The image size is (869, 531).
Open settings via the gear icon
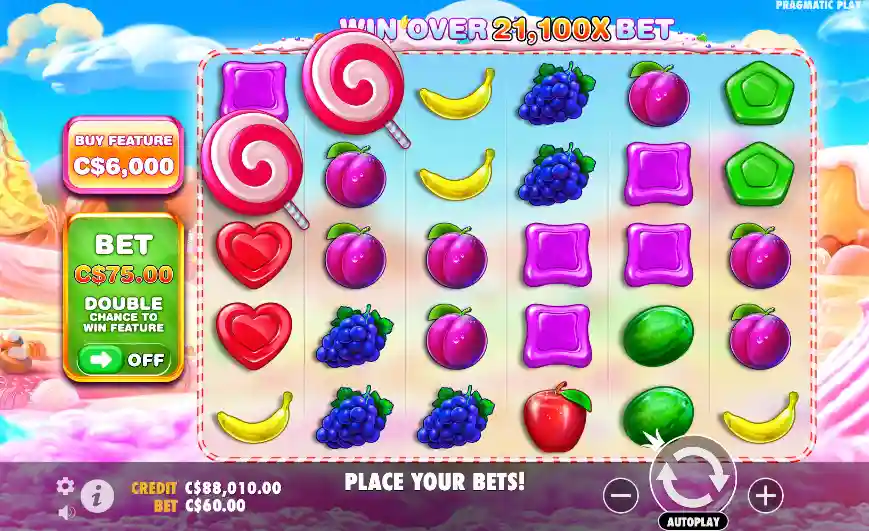pyautogui.click(x=66, y=486)
